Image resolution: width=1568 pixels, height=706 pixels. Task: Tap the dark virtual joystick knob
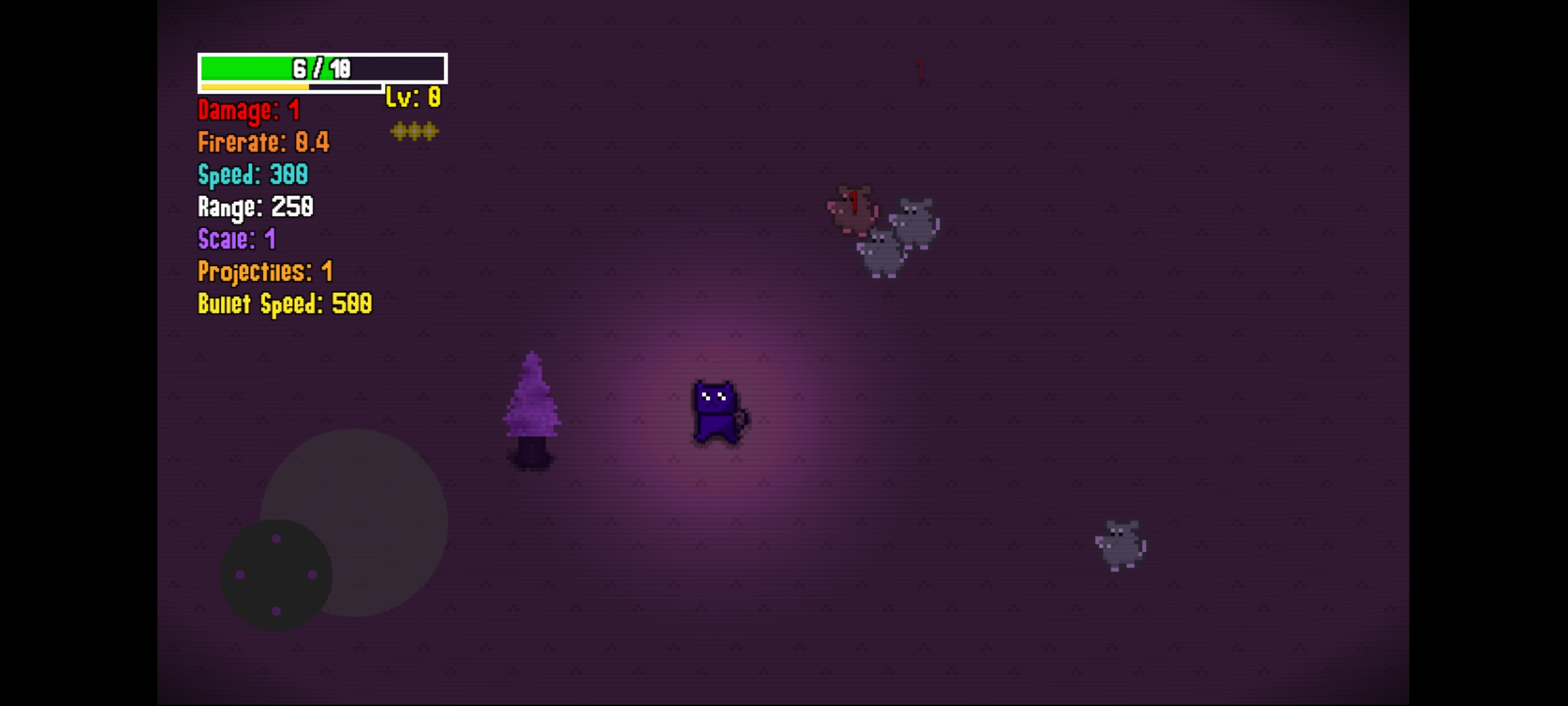pyautogui.click(x=276, y=575)
